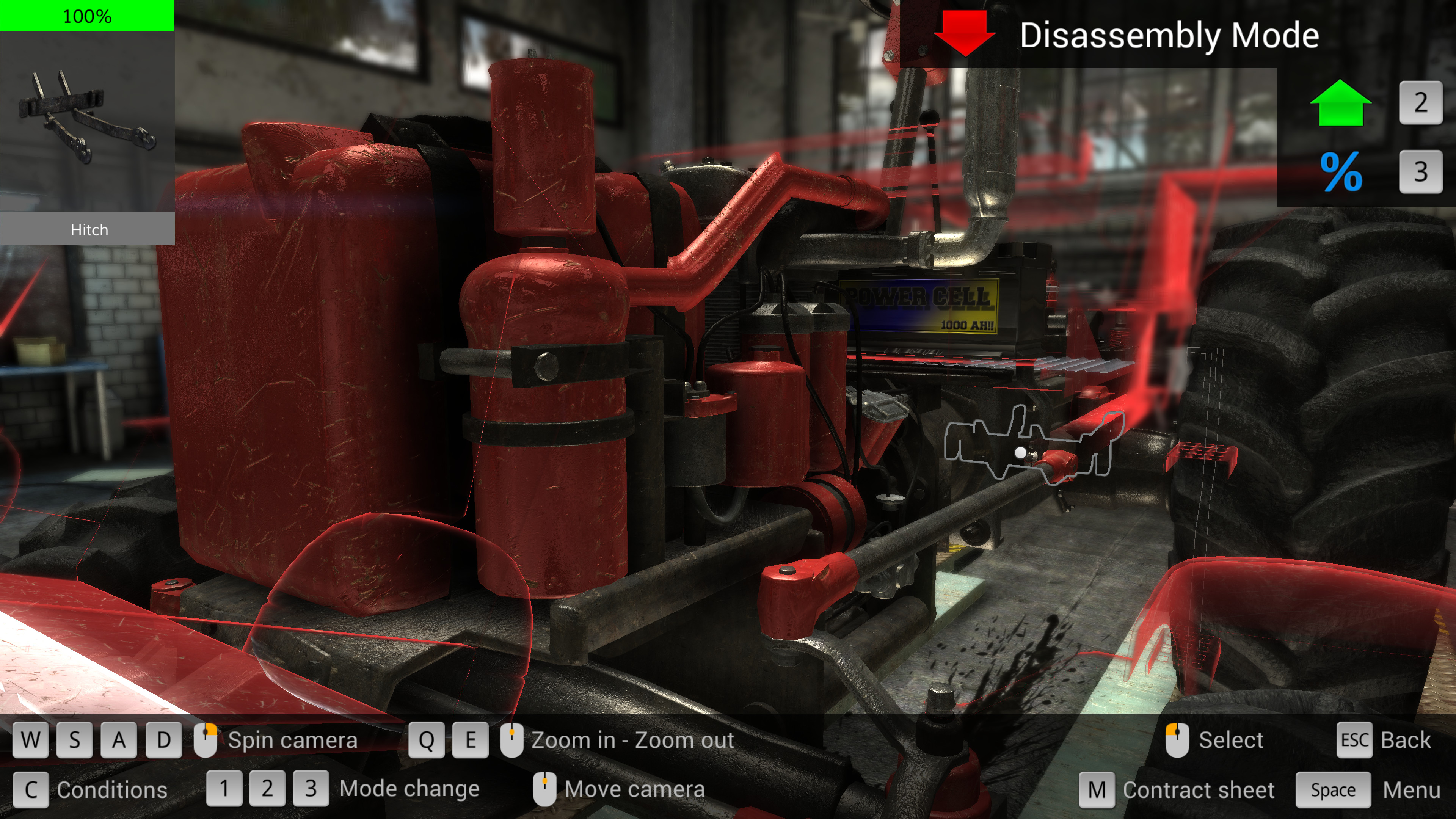Click the green 100% condition bar

[x=88, y=16]
